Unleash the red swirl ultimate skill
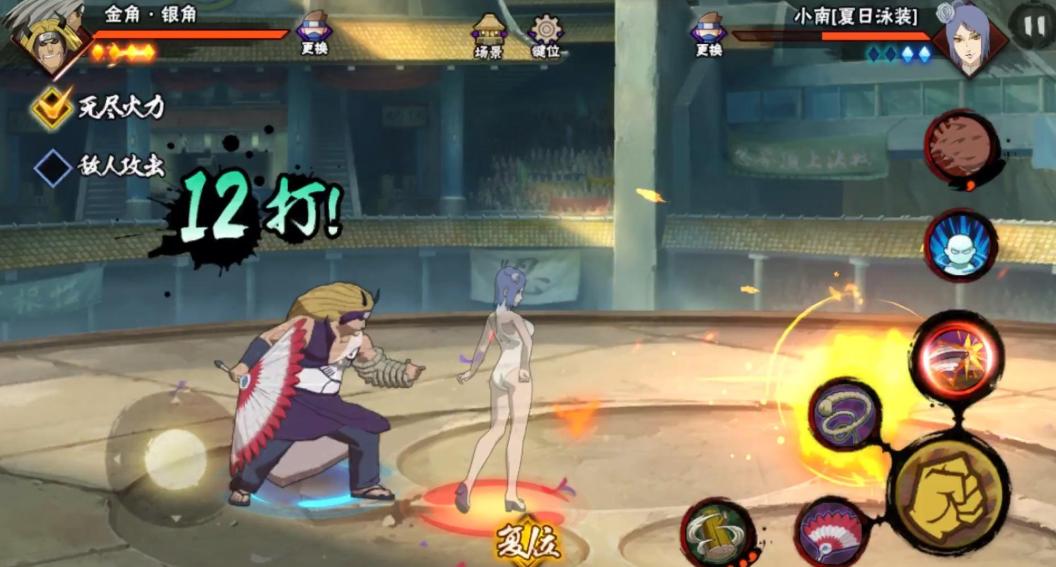1056x567 pixels. pyautogui.click(x=956, y=357)
